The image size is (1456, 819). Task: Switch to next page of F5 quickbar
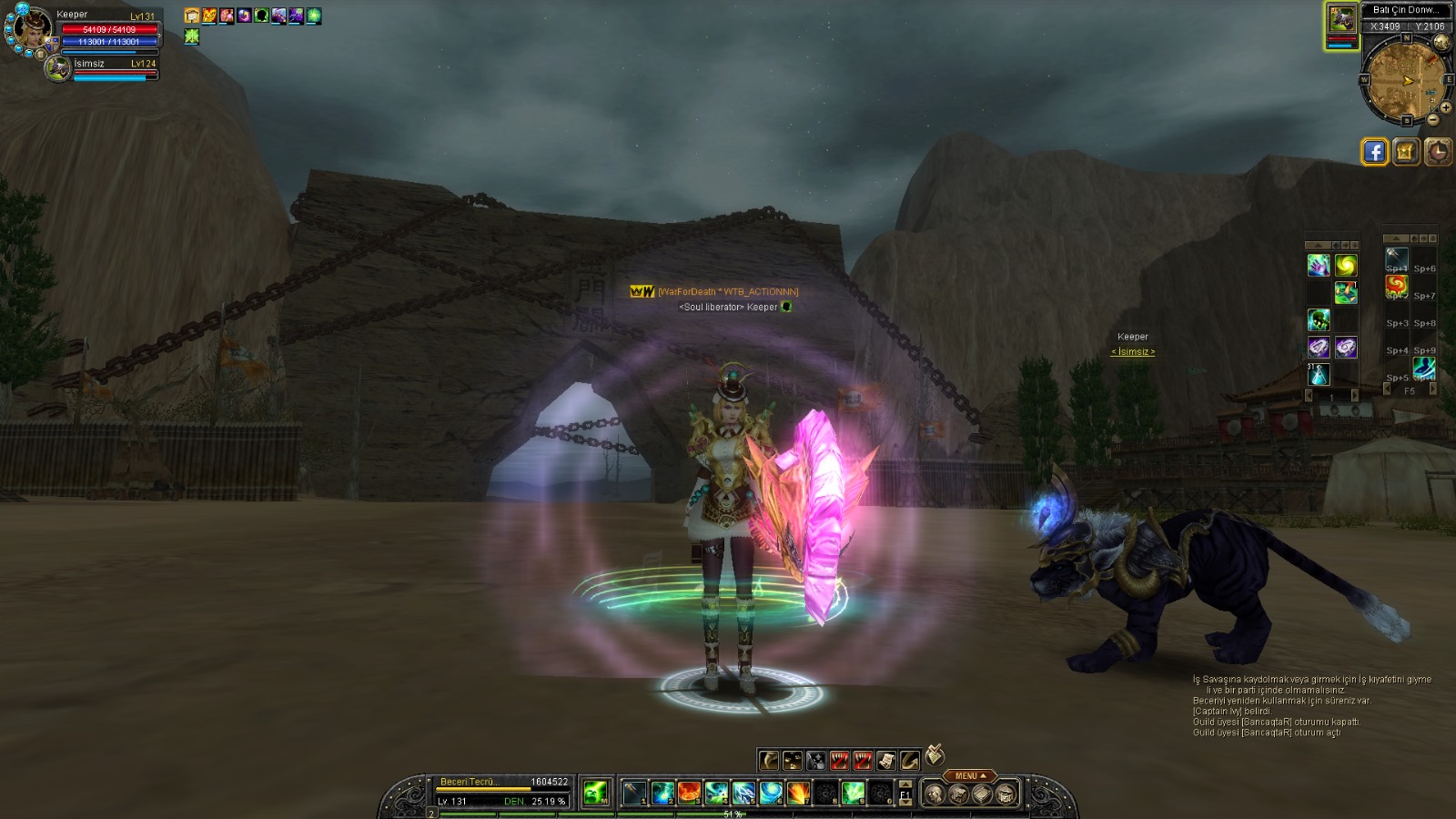(x=1433, y=389)
